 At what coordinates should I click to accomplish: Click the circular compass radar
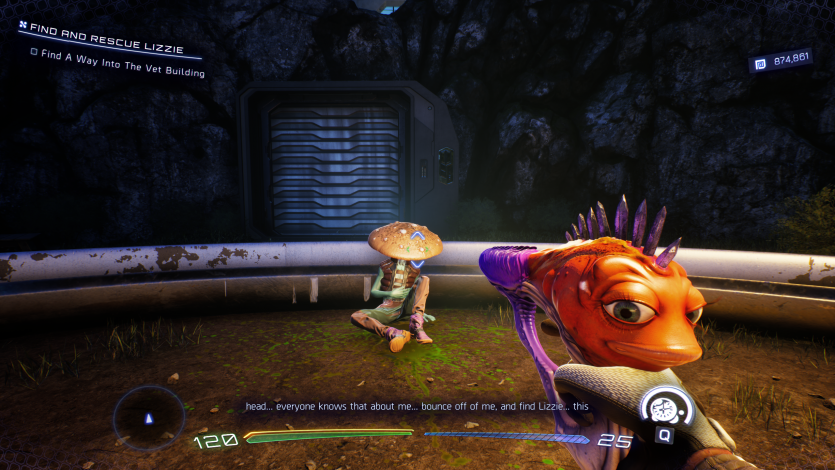[x=148, y=417]
